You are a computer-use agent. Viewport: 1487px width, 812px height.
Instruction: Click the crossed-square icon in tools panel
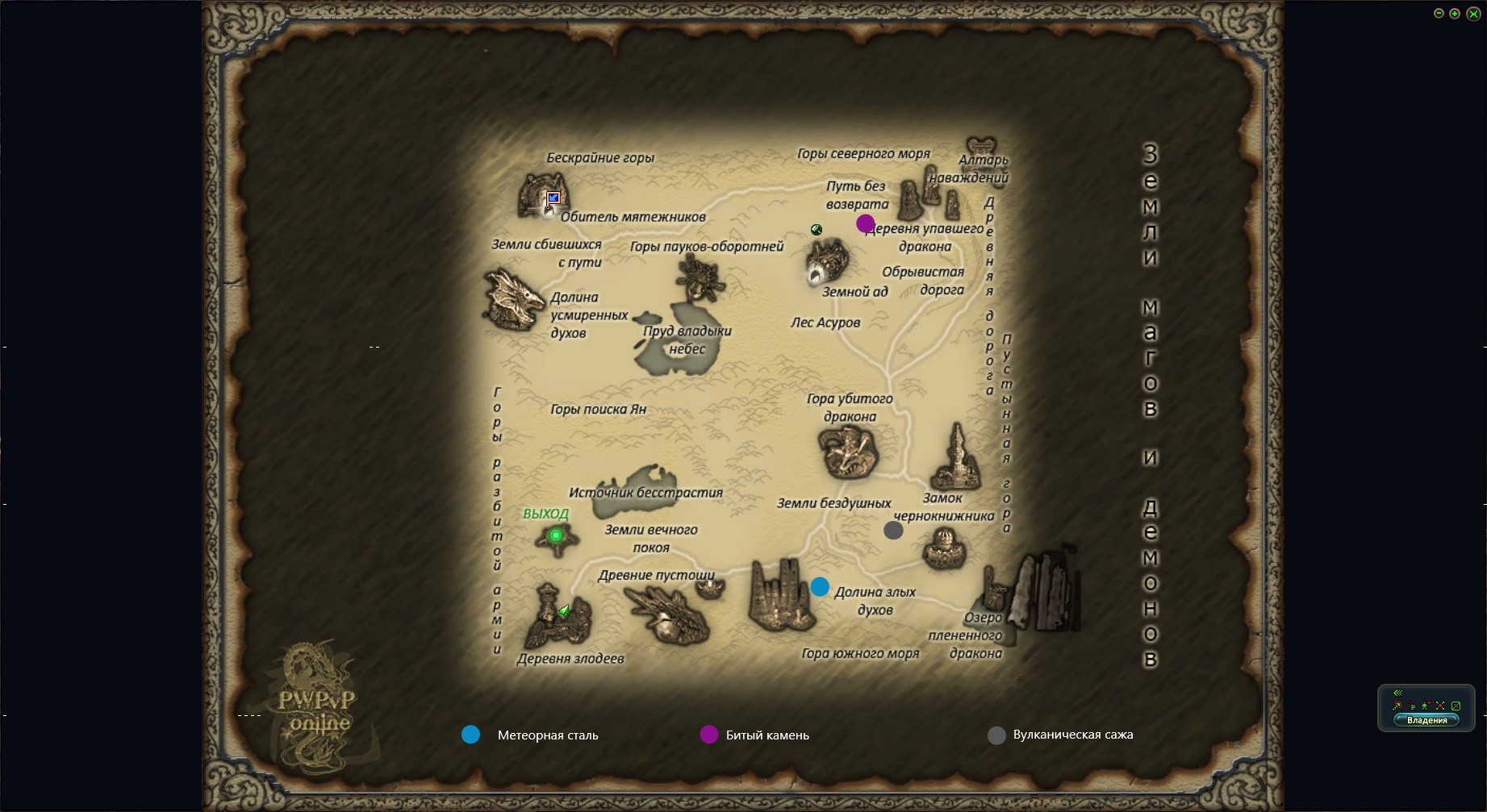(x=1456, y=706)
